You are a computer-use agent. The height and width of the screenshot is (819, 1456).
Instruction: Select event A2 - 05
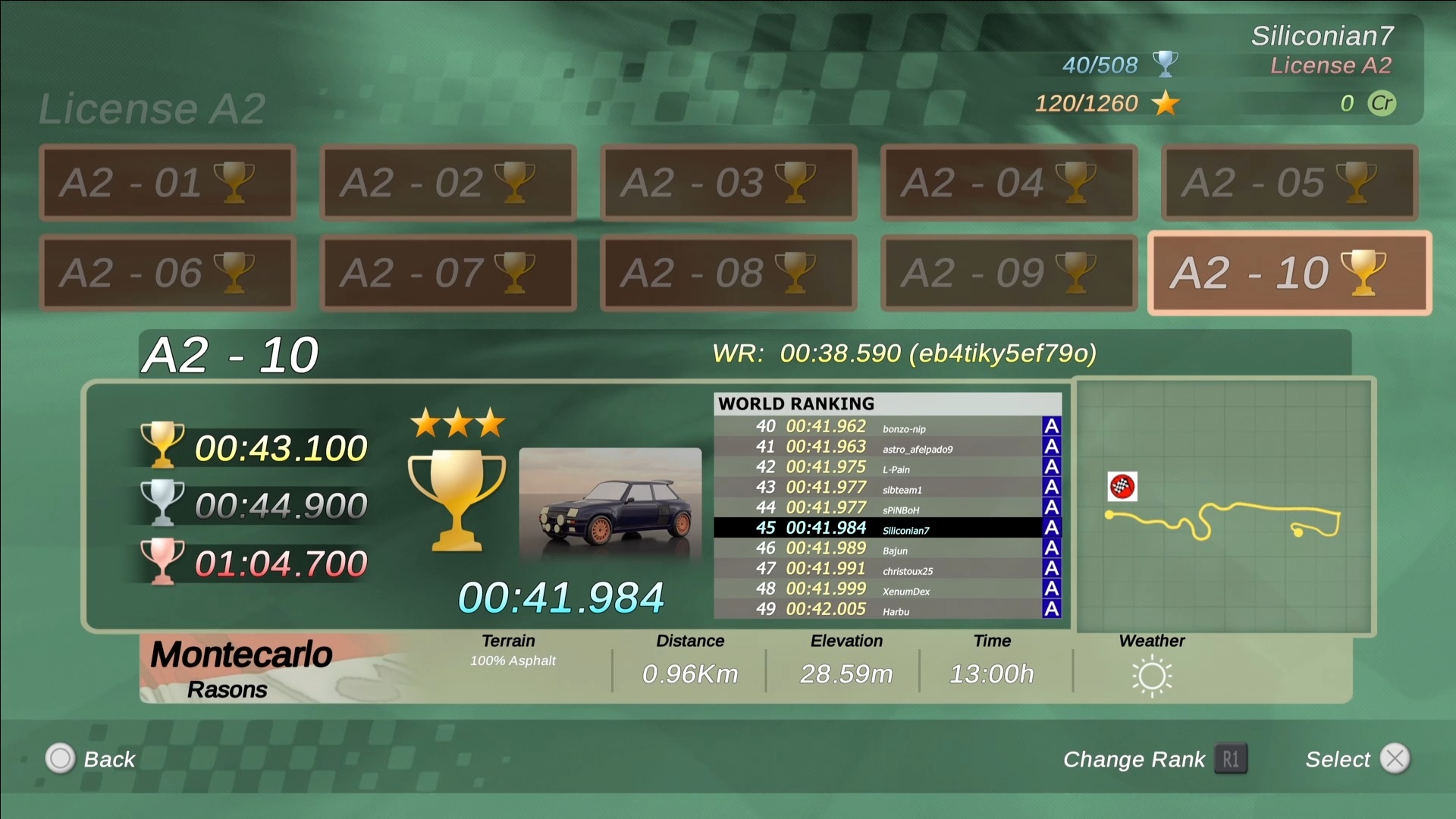1289,183
